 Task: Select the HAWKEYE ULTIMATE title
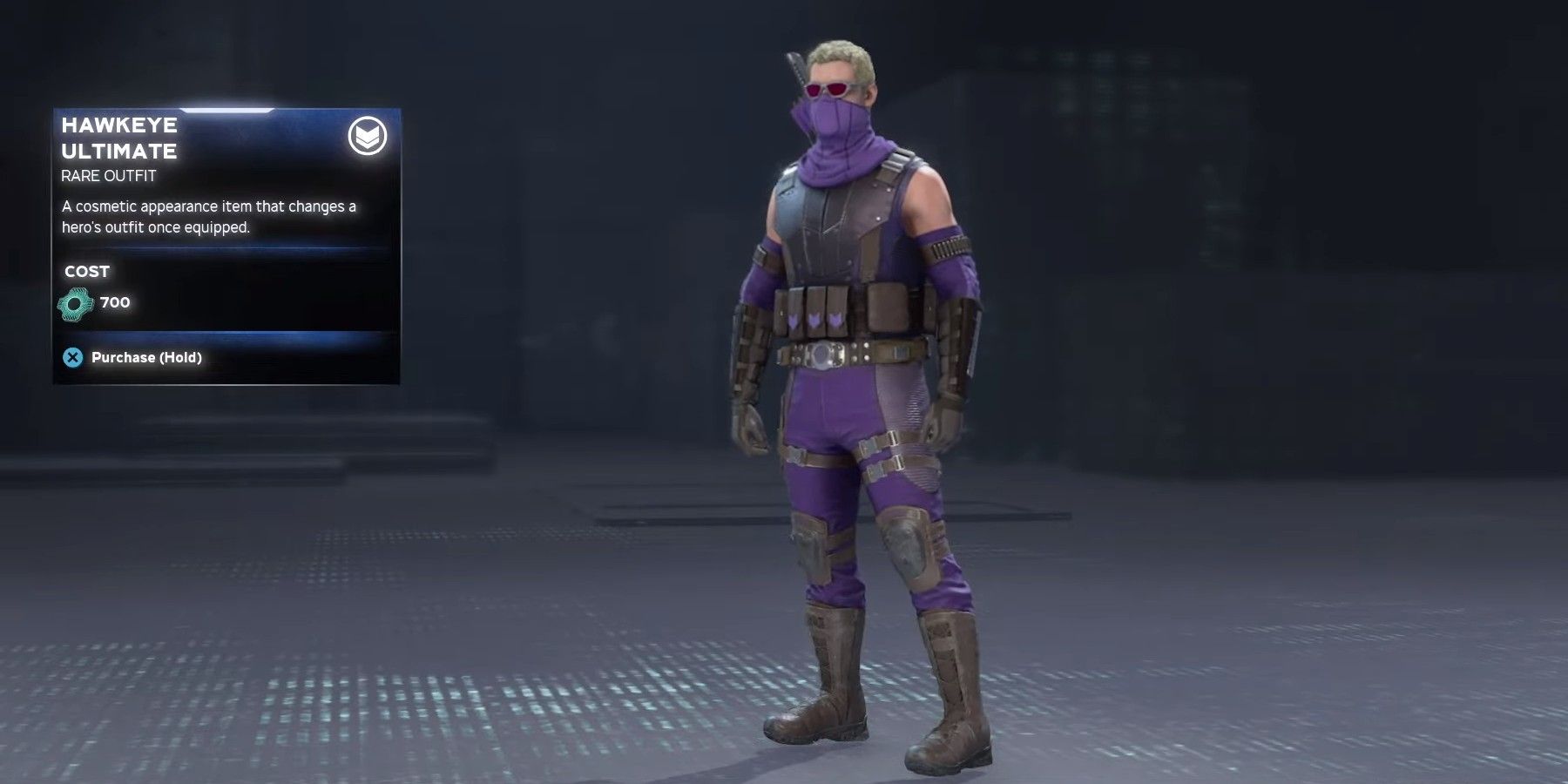118,138
